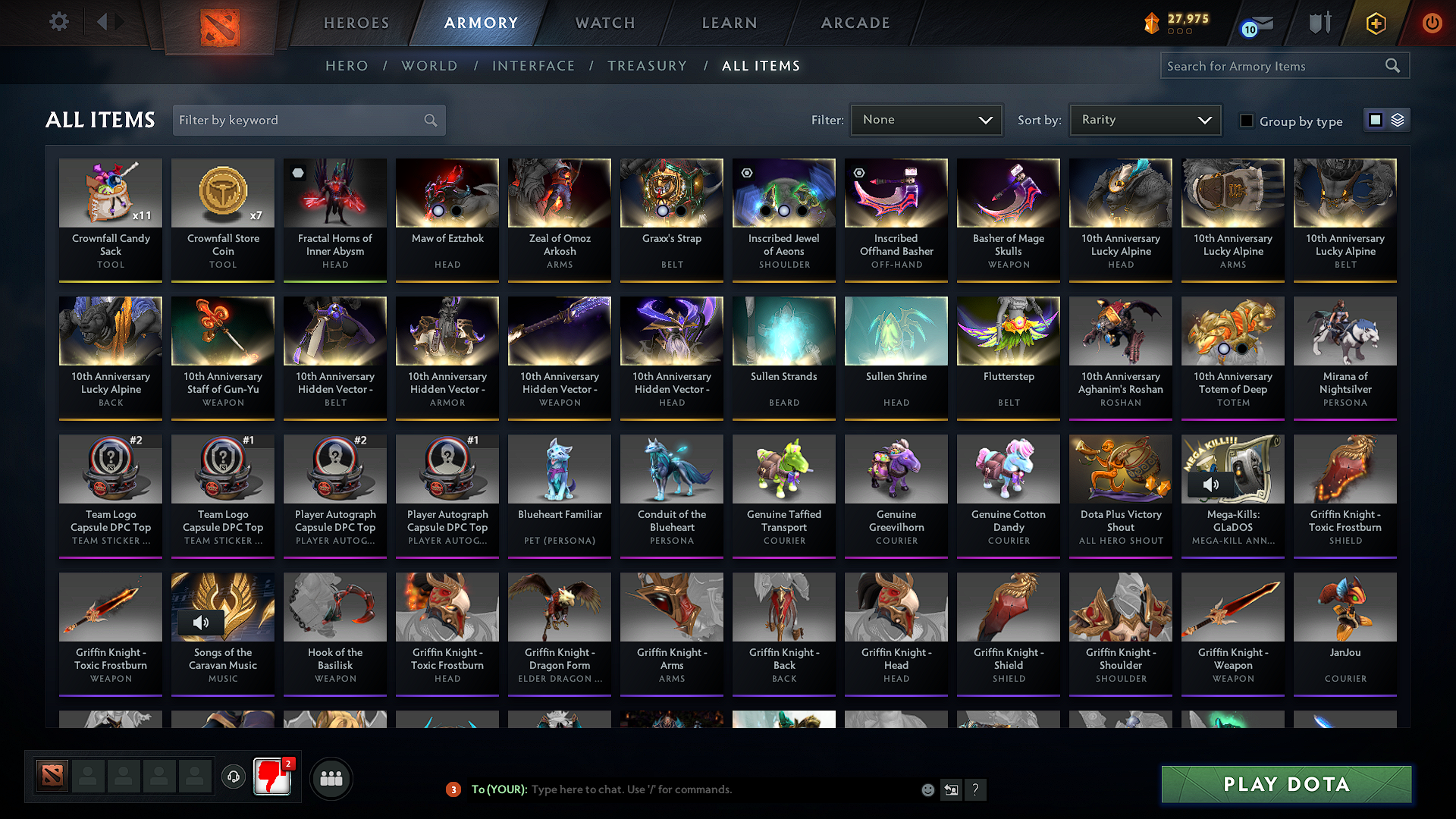
Task: Select TREASURY in the breadcrumb menu
Action: tap(647, 66)
